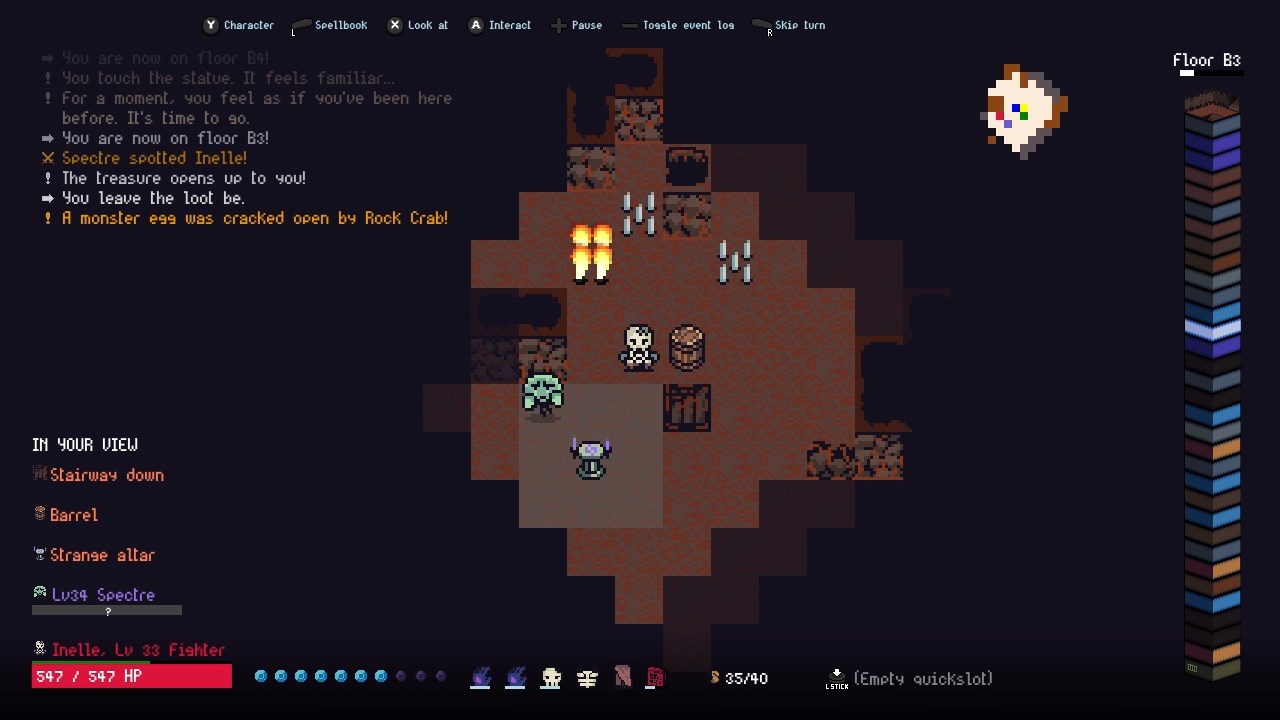Click the Lv34 Spectre enemy icon
This screenshot has width=1280, height=720.
pos(40,594)
